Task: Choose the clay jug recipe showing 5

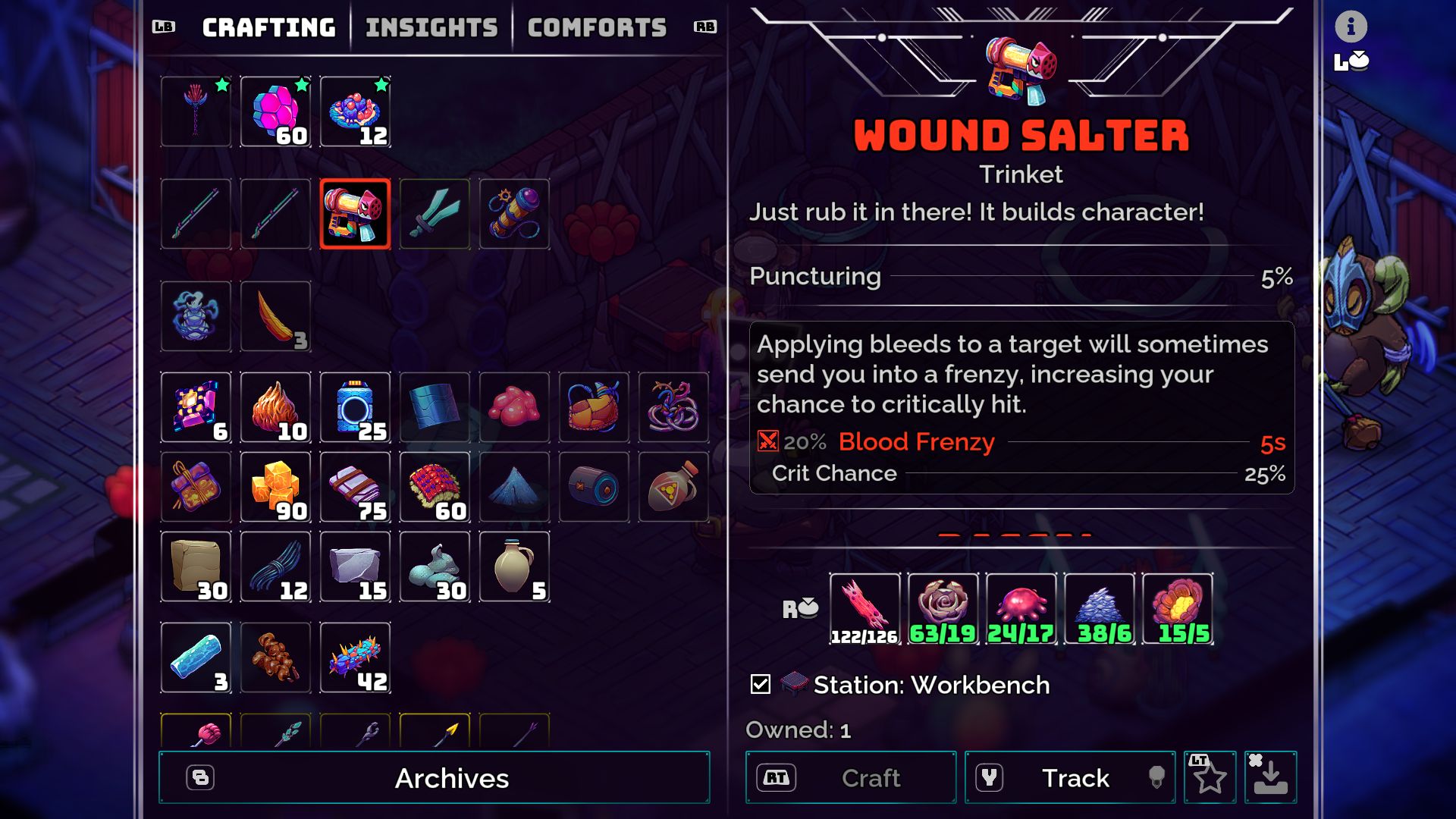Action: tap(514, 566)
